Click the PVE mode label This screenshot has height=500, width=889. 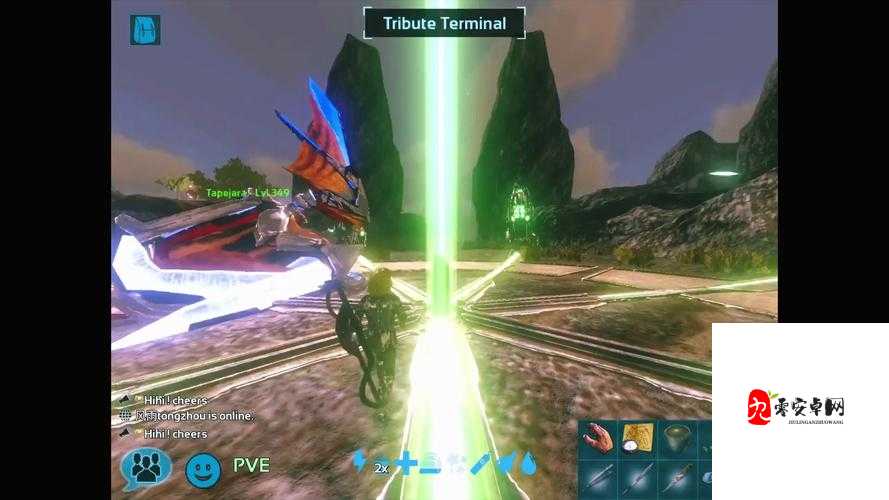point(251,465)
